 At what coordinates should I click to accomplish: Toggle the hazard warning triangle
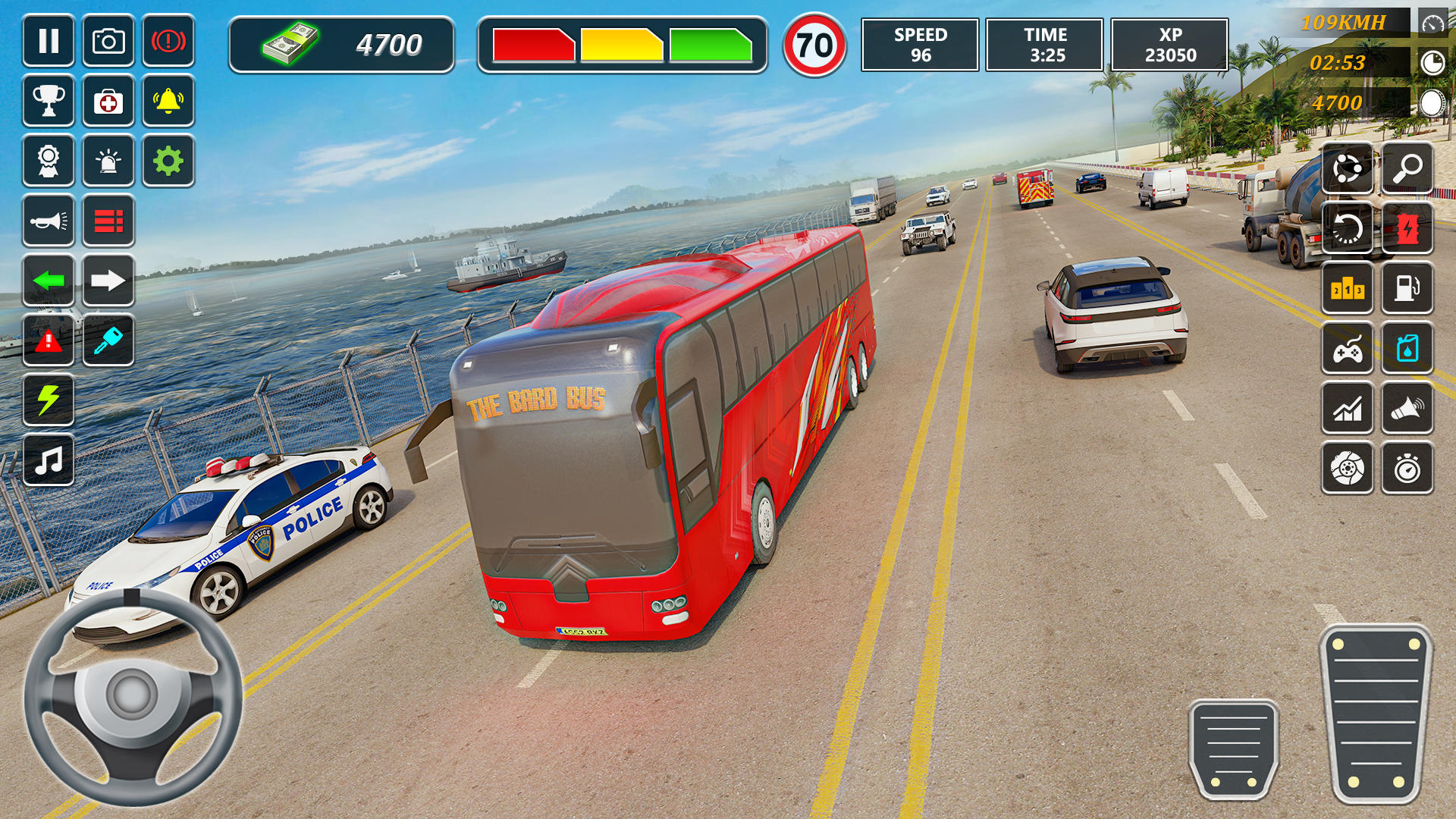[49, 342]
